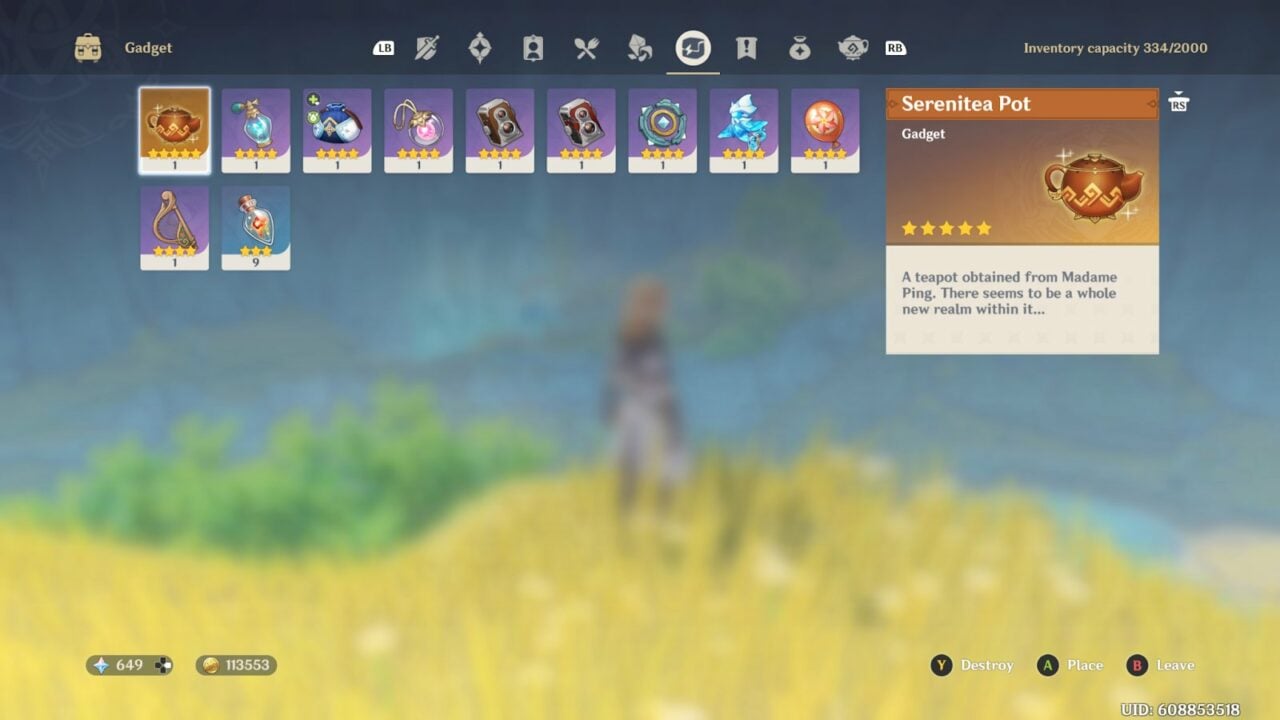The height and width of the screenshot is (720, 1280).
Task: Select the round treasure compass gadget
Action: (662, 130)
